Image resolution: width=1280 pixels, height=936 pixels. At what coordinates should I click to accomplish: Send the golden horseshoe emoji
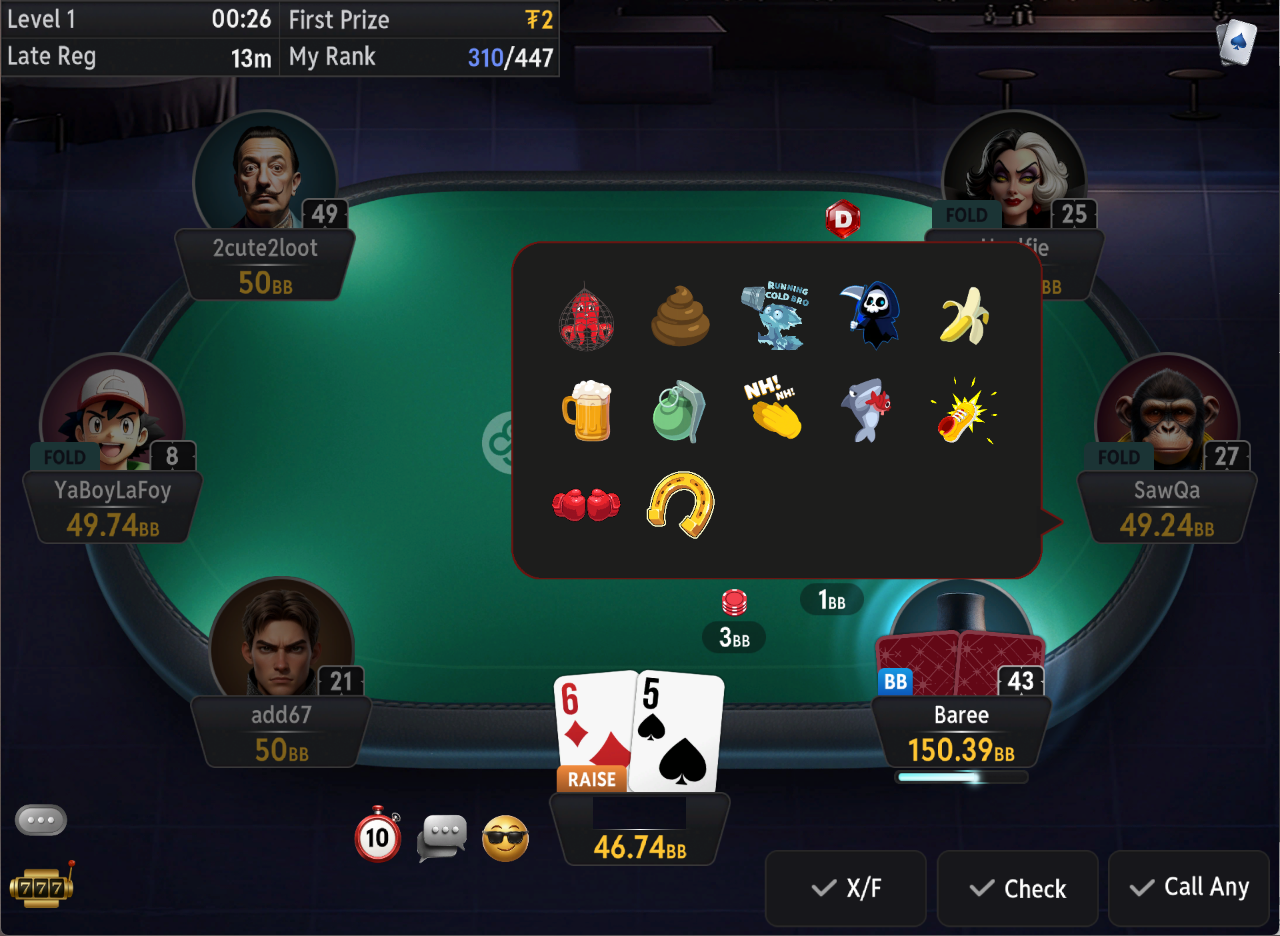680,505
